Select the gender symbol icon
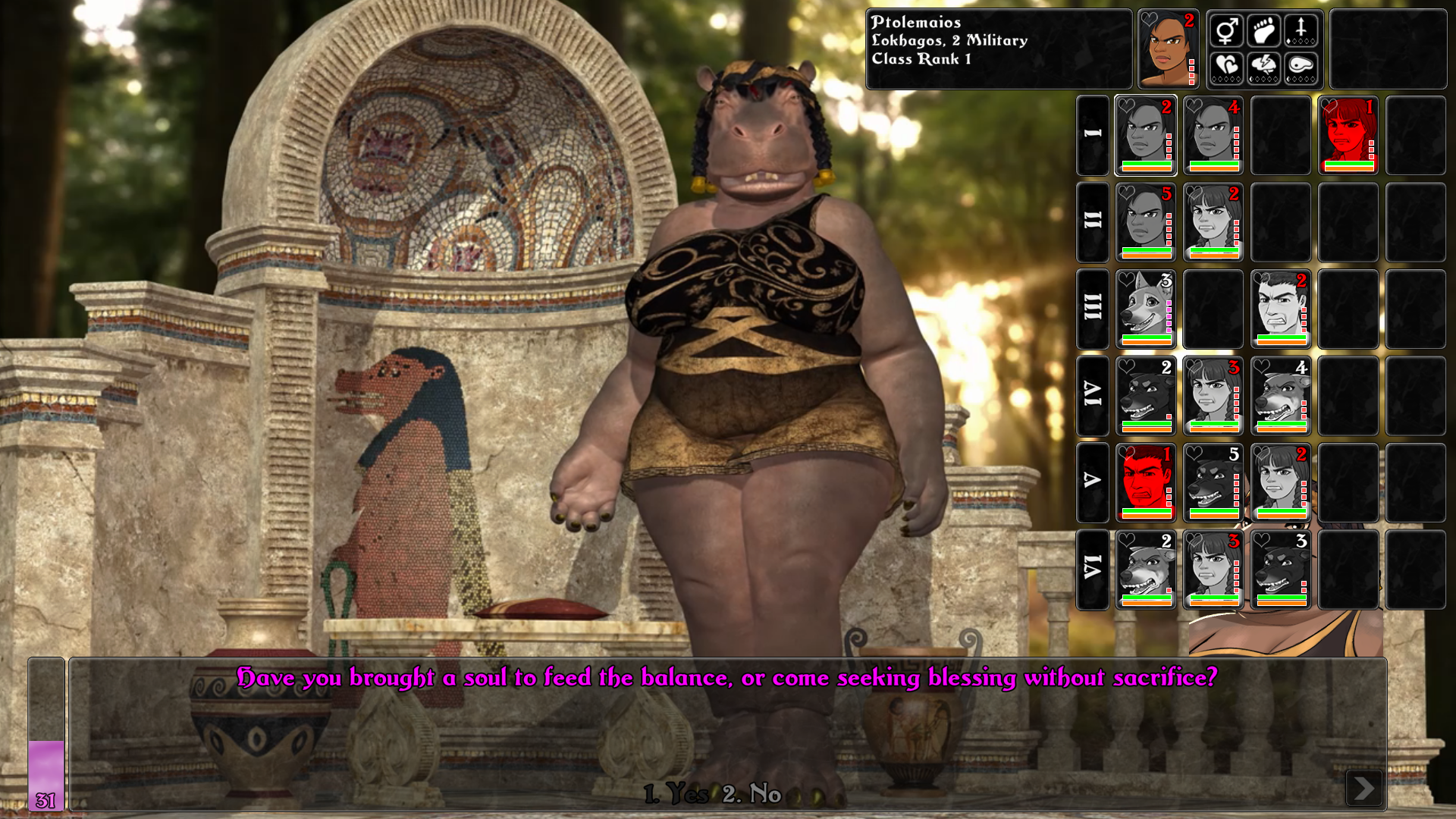Image resolution: width=1456 pixels, height=819 pixels. 1226,31
